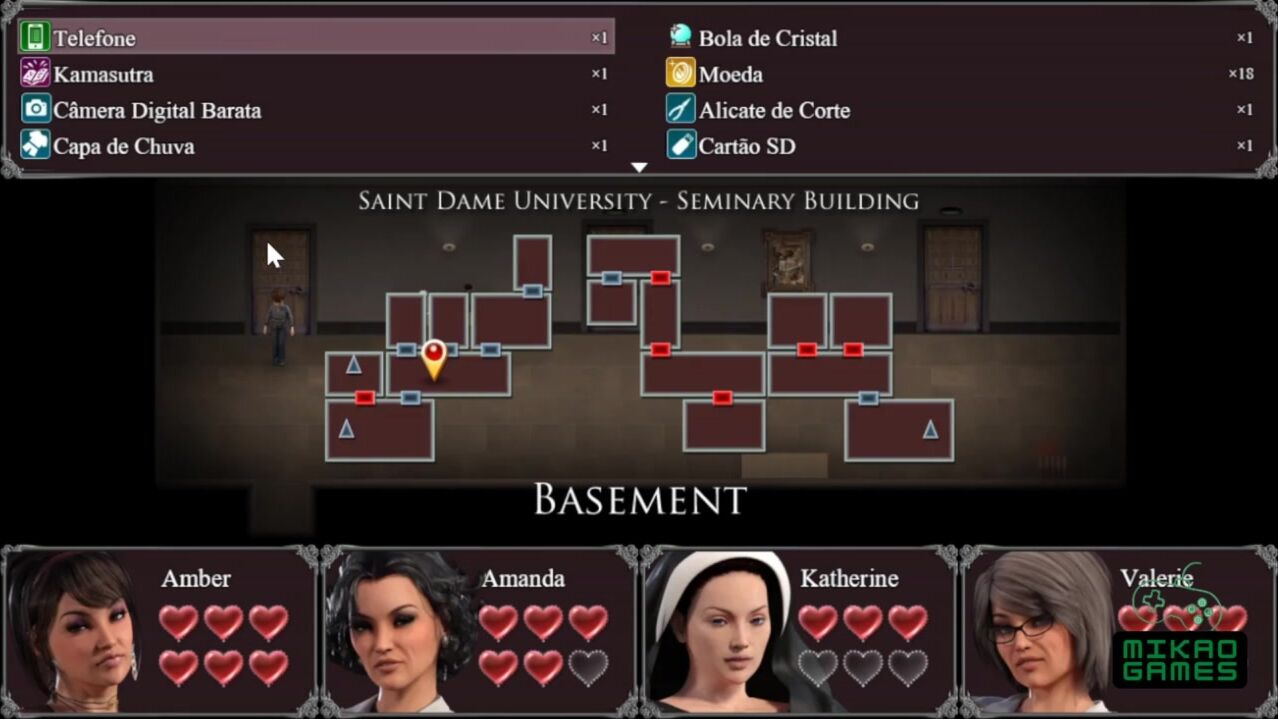Open Amber's character panel
This screenshot has width=1278, height=719.
(160, 630)
